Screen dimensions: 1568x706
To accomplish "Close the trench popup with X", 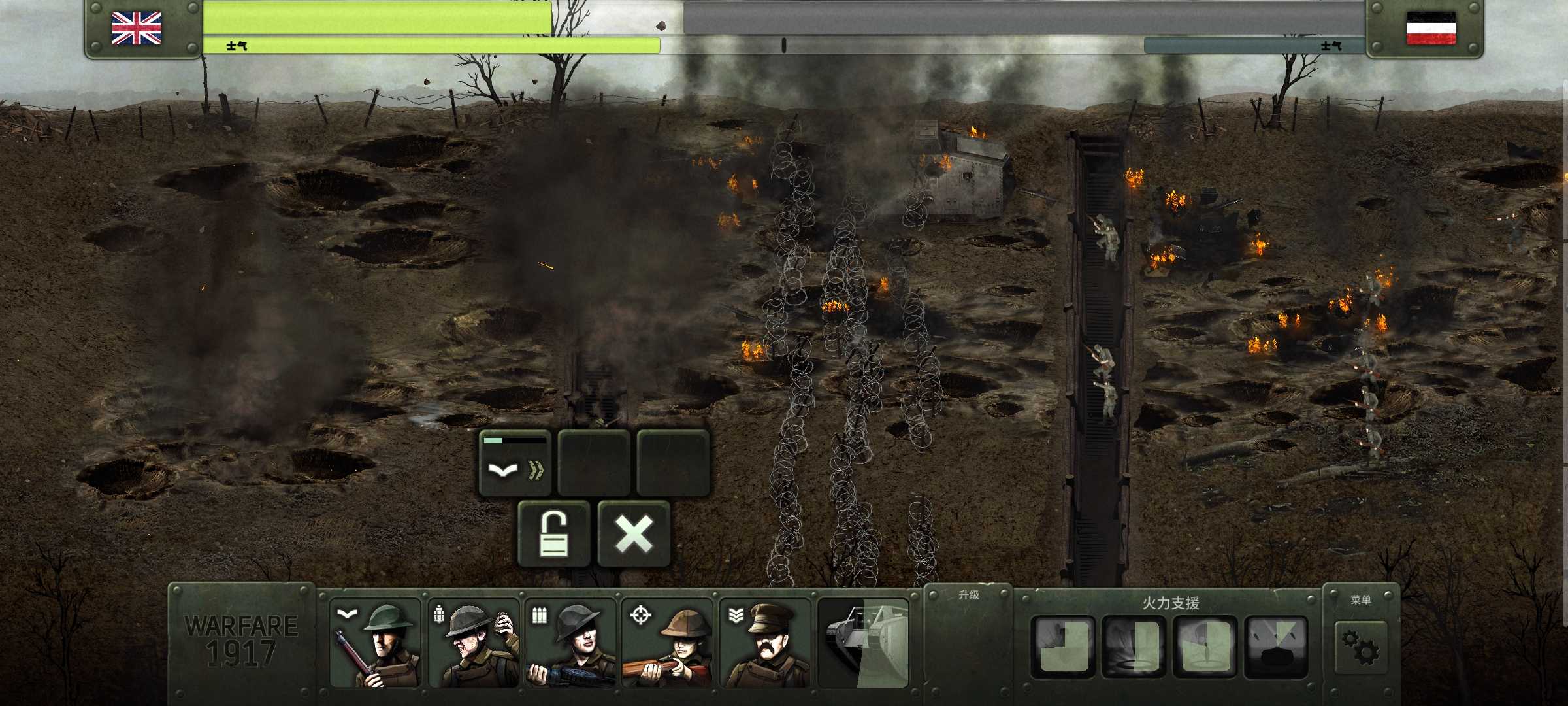I will click(x=634, y=533).
